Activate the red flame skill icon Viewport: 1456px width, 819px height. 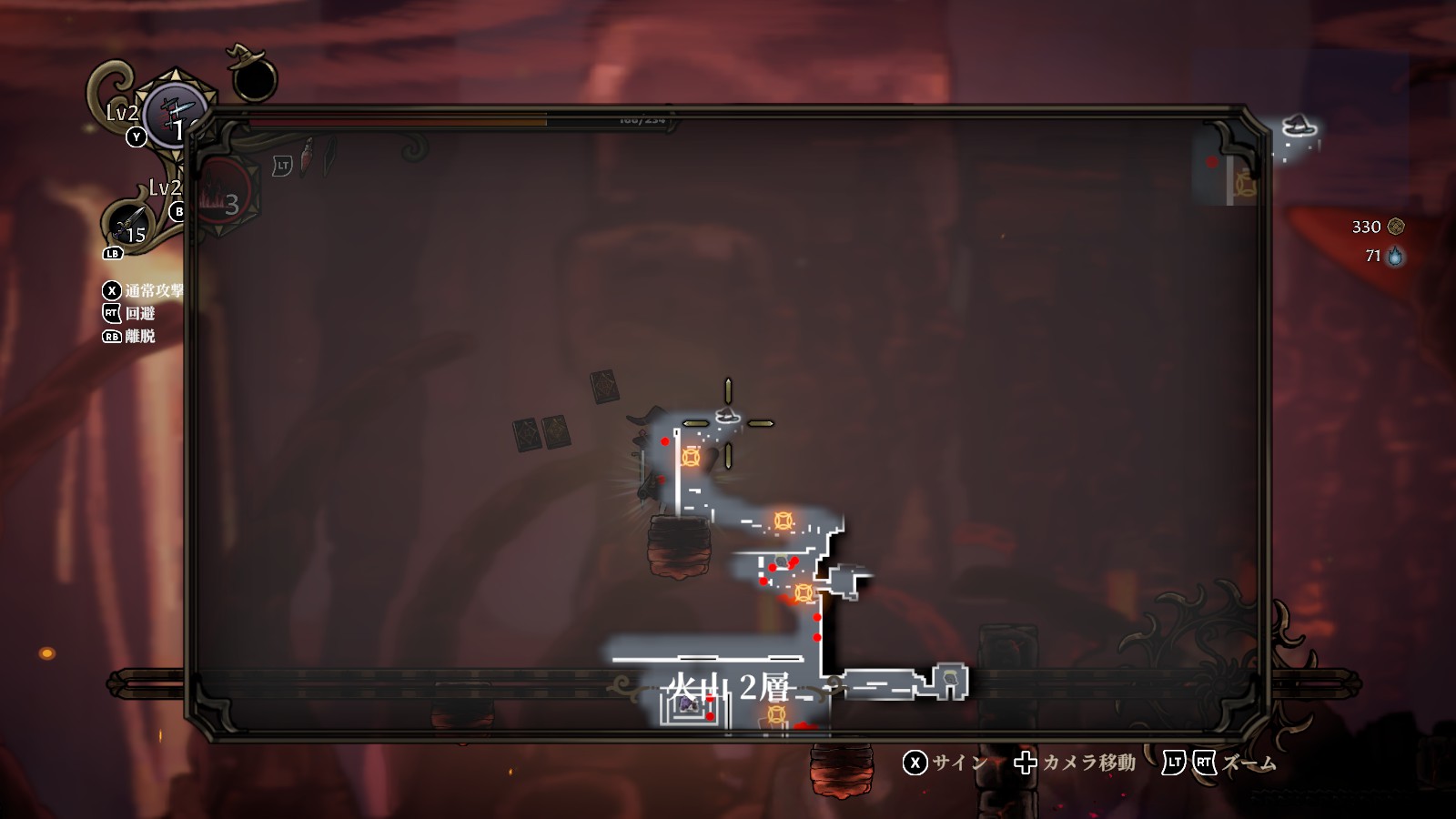[x=221, y=196]
